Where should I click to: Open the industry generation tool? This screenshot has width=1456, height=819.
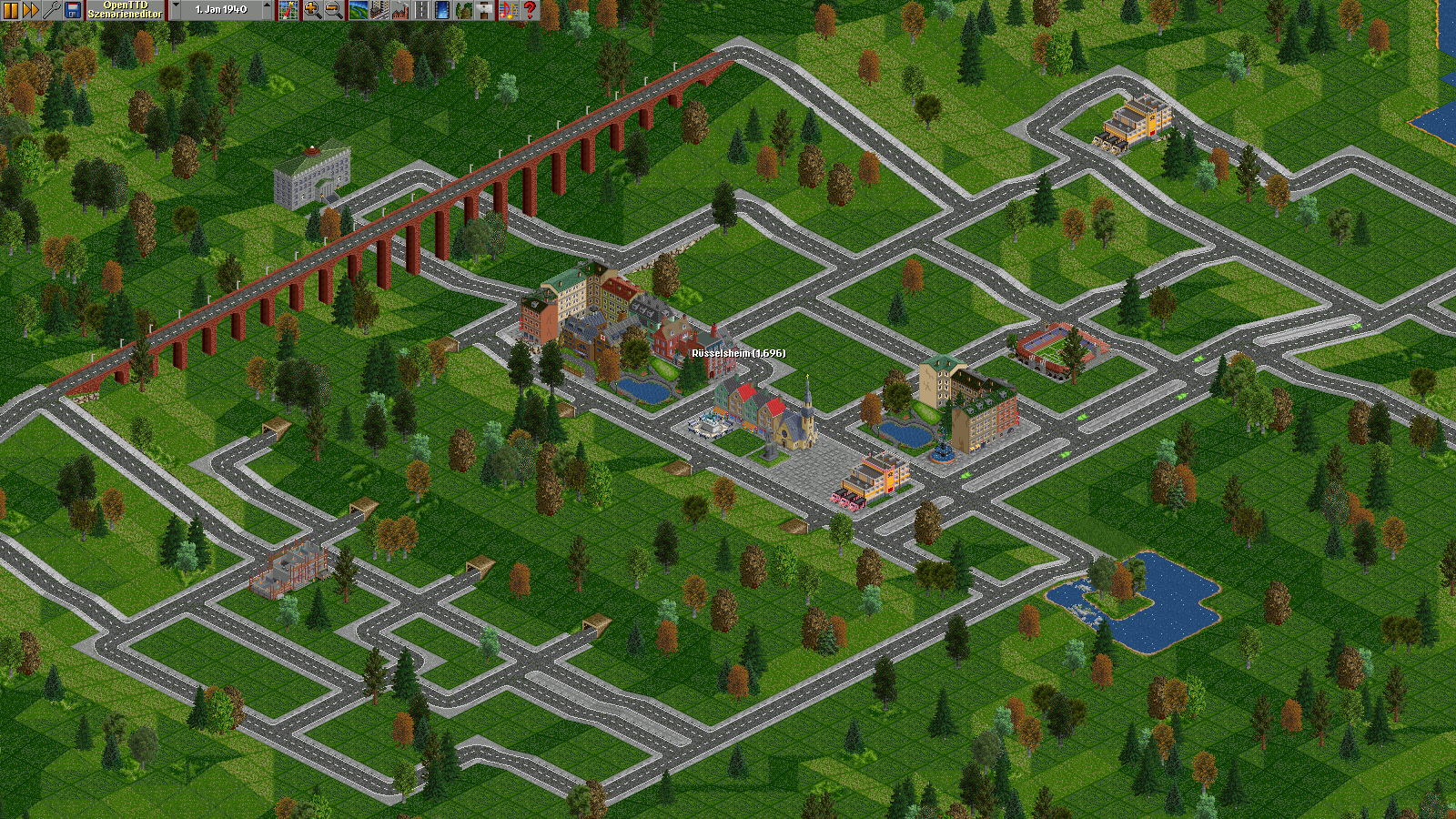click(x=401, y=10)
